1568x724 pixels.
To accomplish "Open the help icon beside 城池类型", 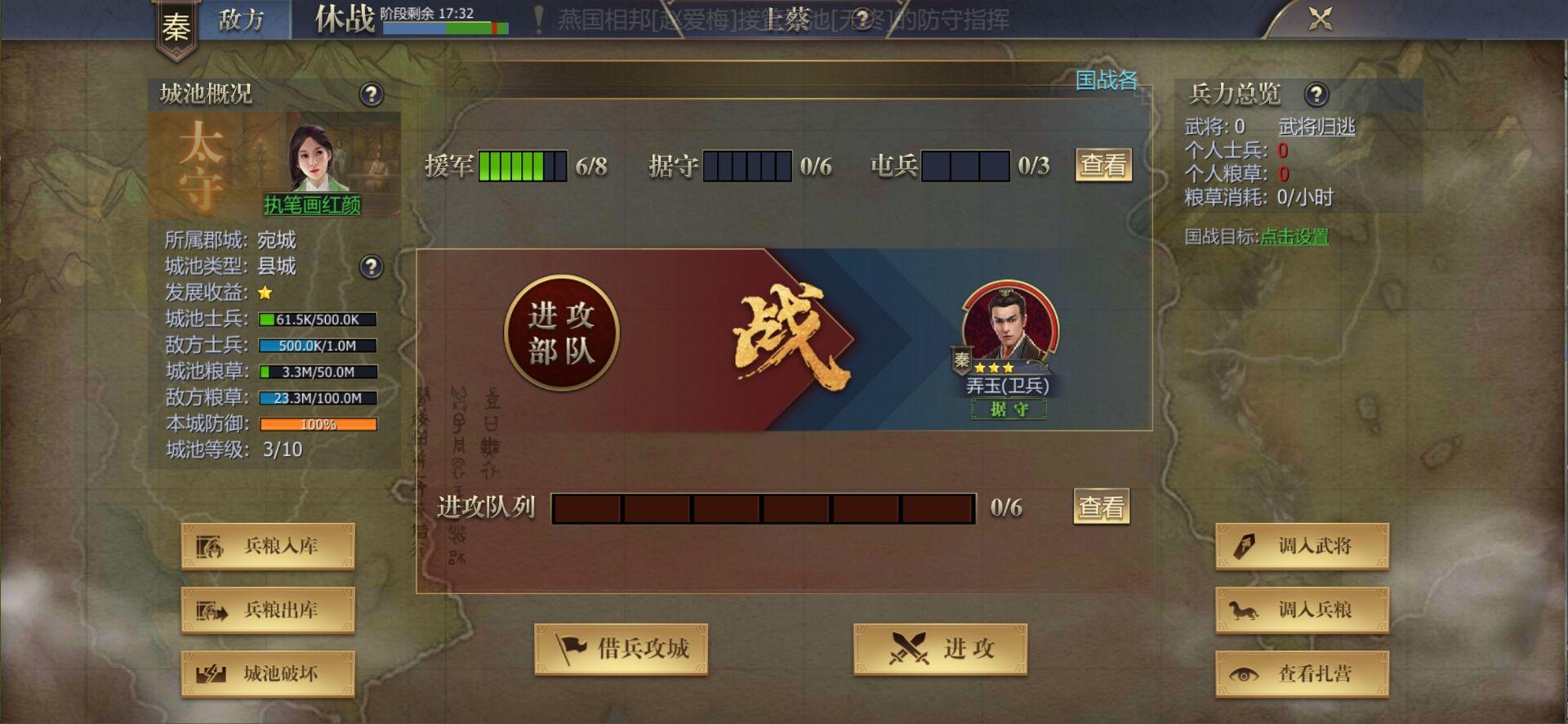I will tap(372, 266).
